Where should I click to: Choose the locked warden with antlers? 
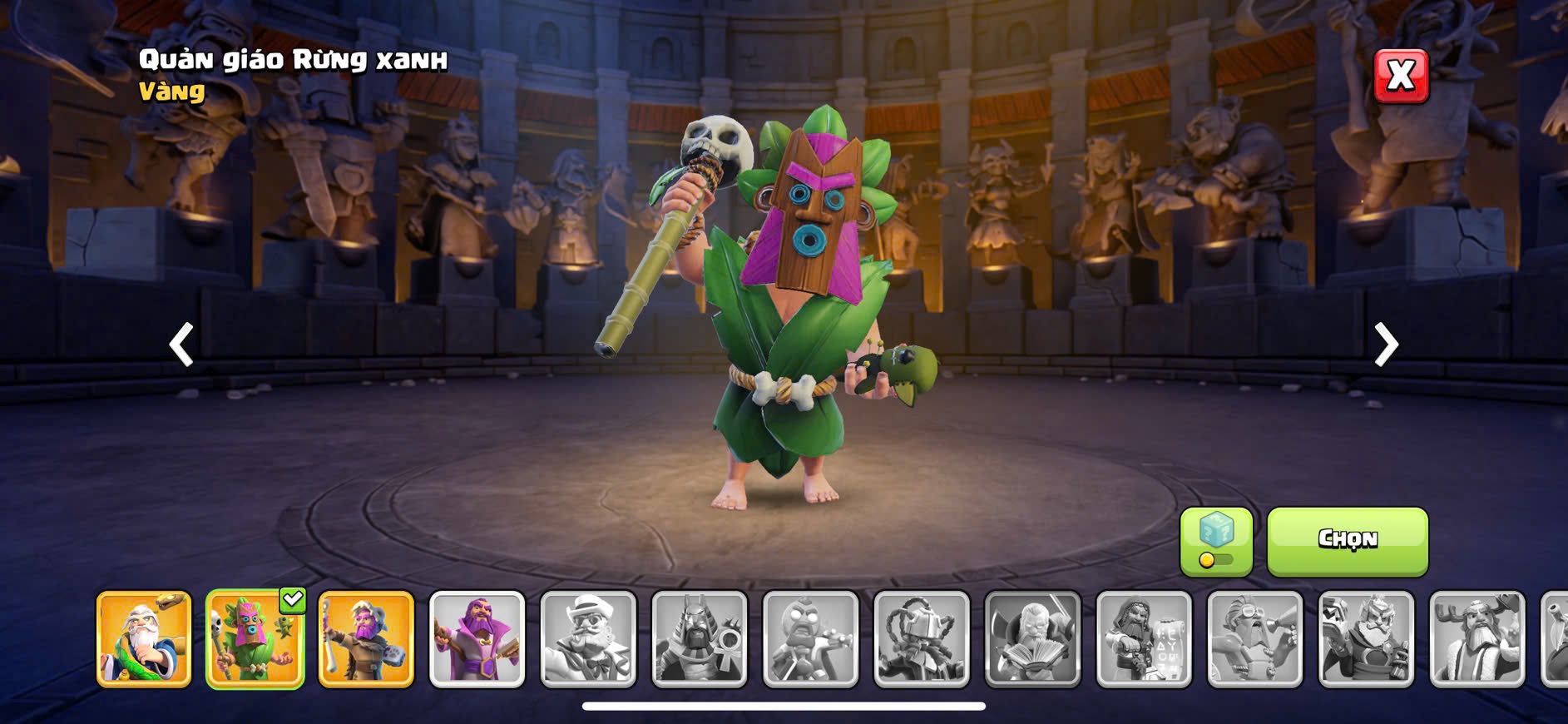click(1477, 639)
